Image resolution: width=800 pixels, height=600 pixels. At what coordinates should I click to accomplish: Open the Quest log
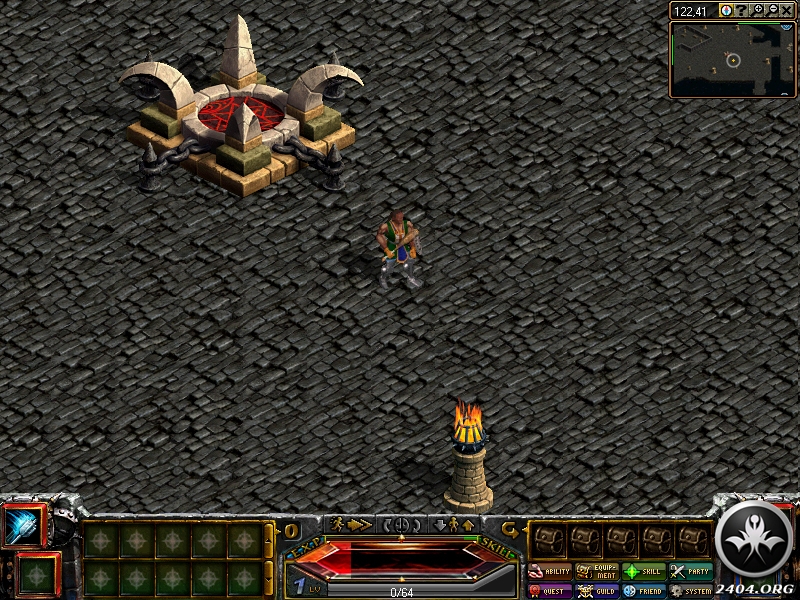click(549, 591)
